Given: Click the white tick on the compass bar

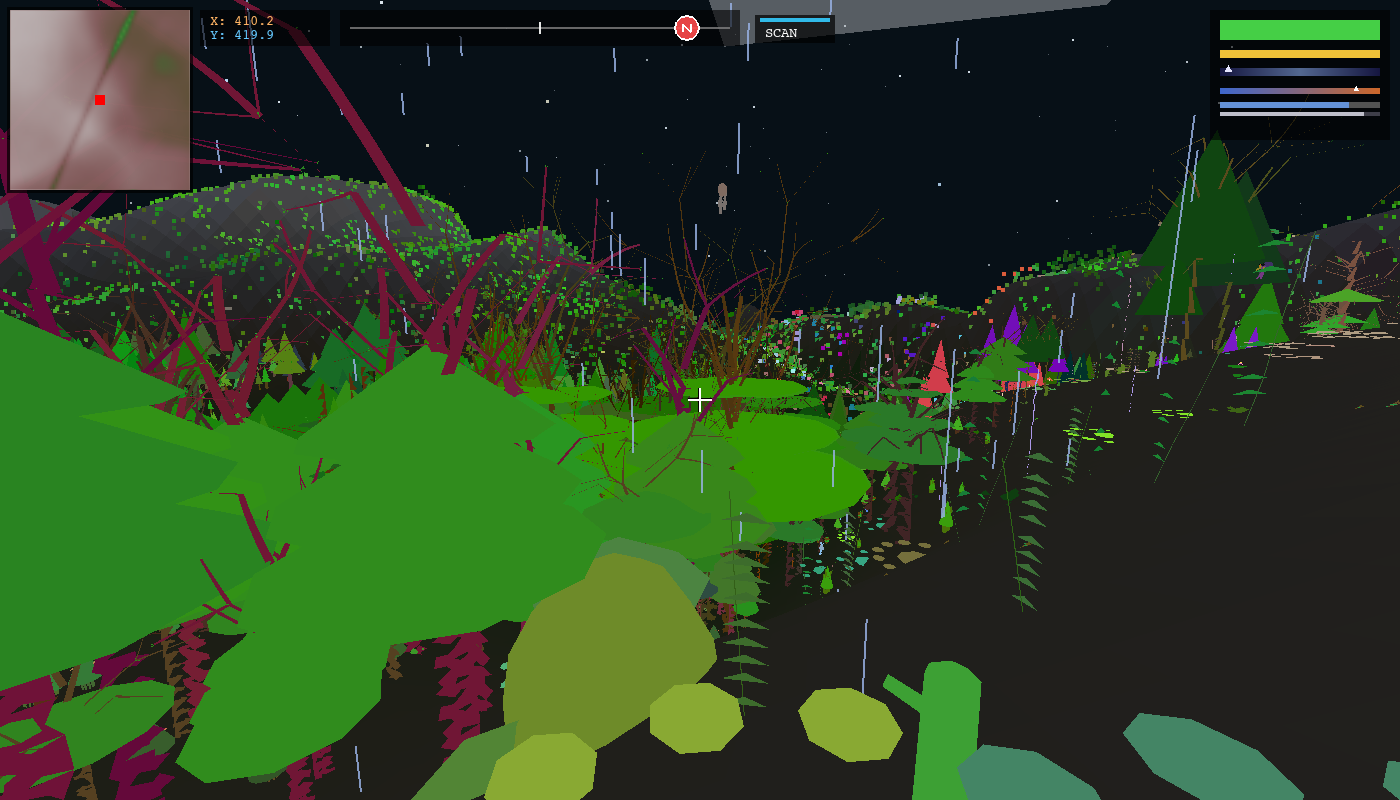Looking at the screenshot, I should (x=538, y=27).
